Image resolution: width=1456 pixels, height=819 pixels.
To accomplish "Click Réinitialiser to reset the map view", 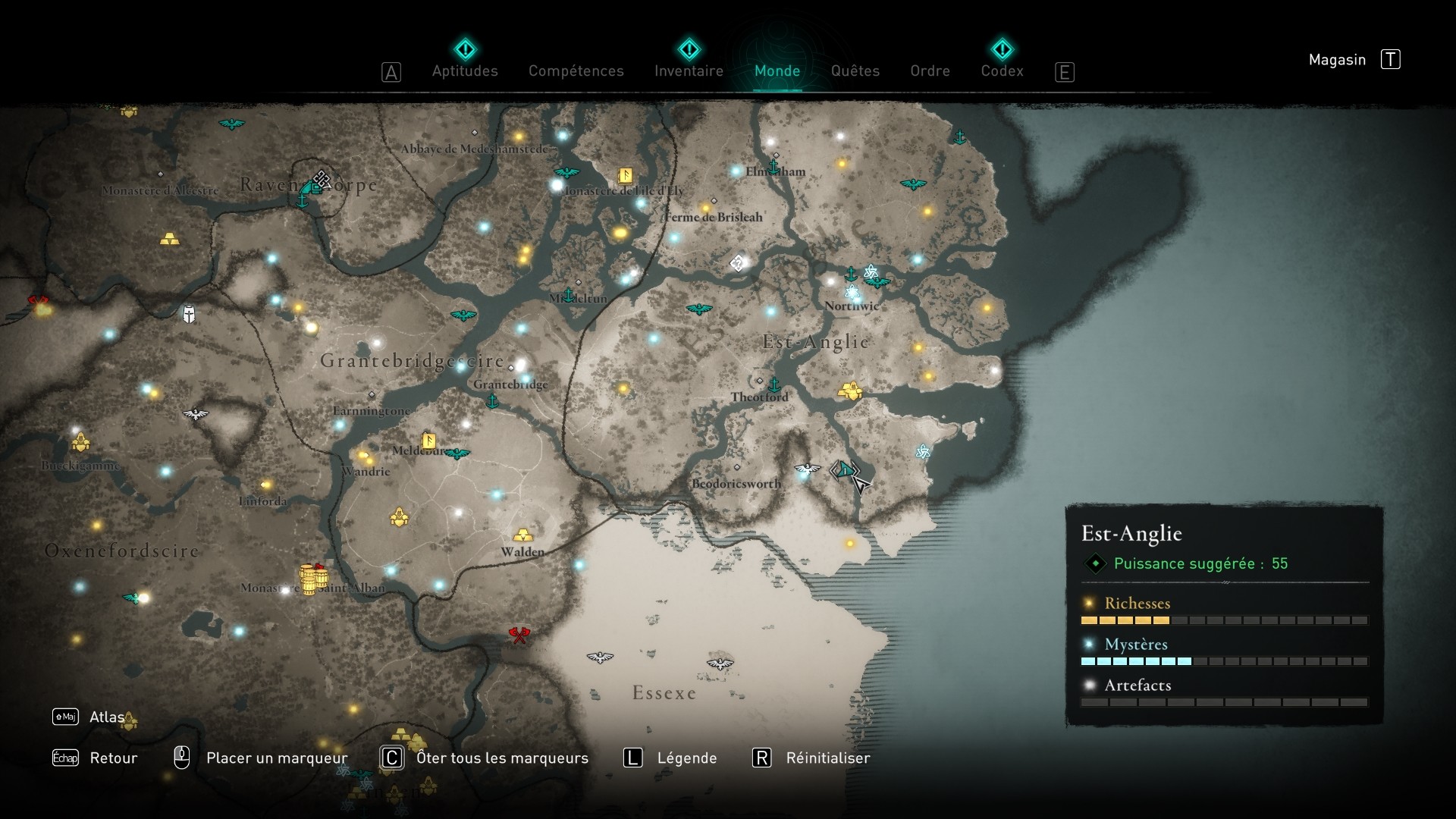I will (827, 758).
